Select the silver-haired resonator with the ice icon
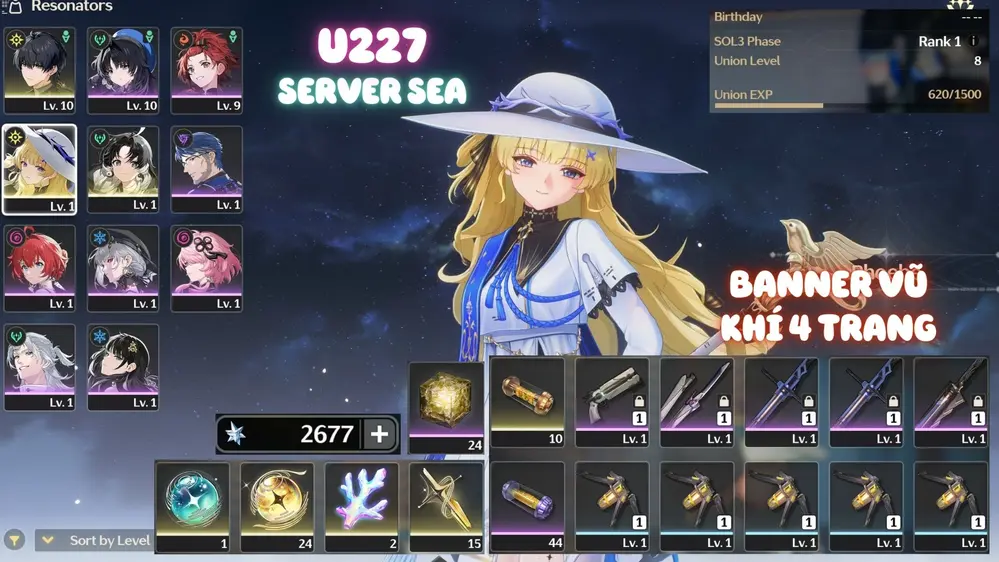Viewport: 999px width, 562px height. 123,267
